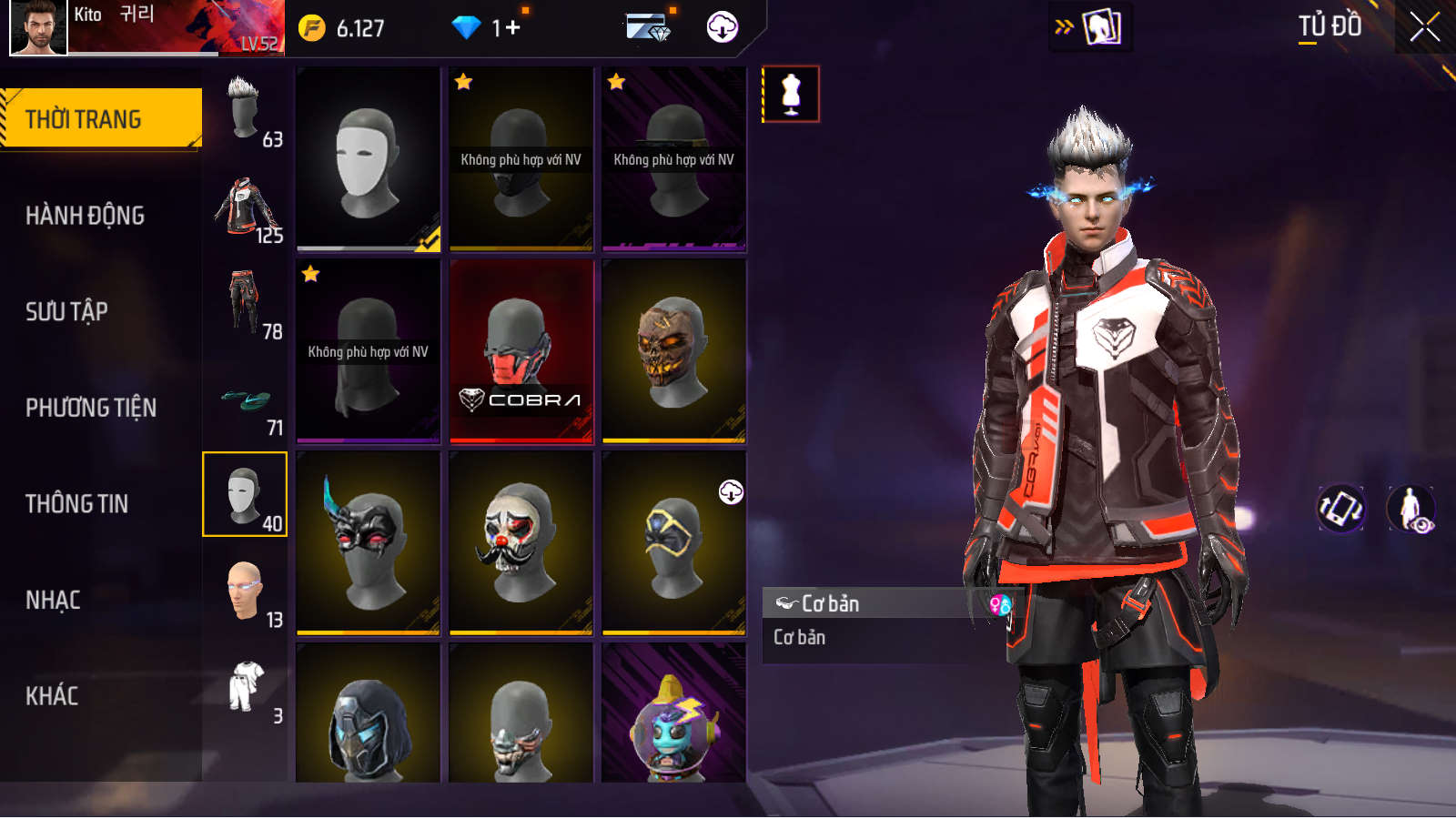Open the HÀNH ĐỘNG section
The height and width of the screenshot is (819, 1456).
[x=86, y=216]
